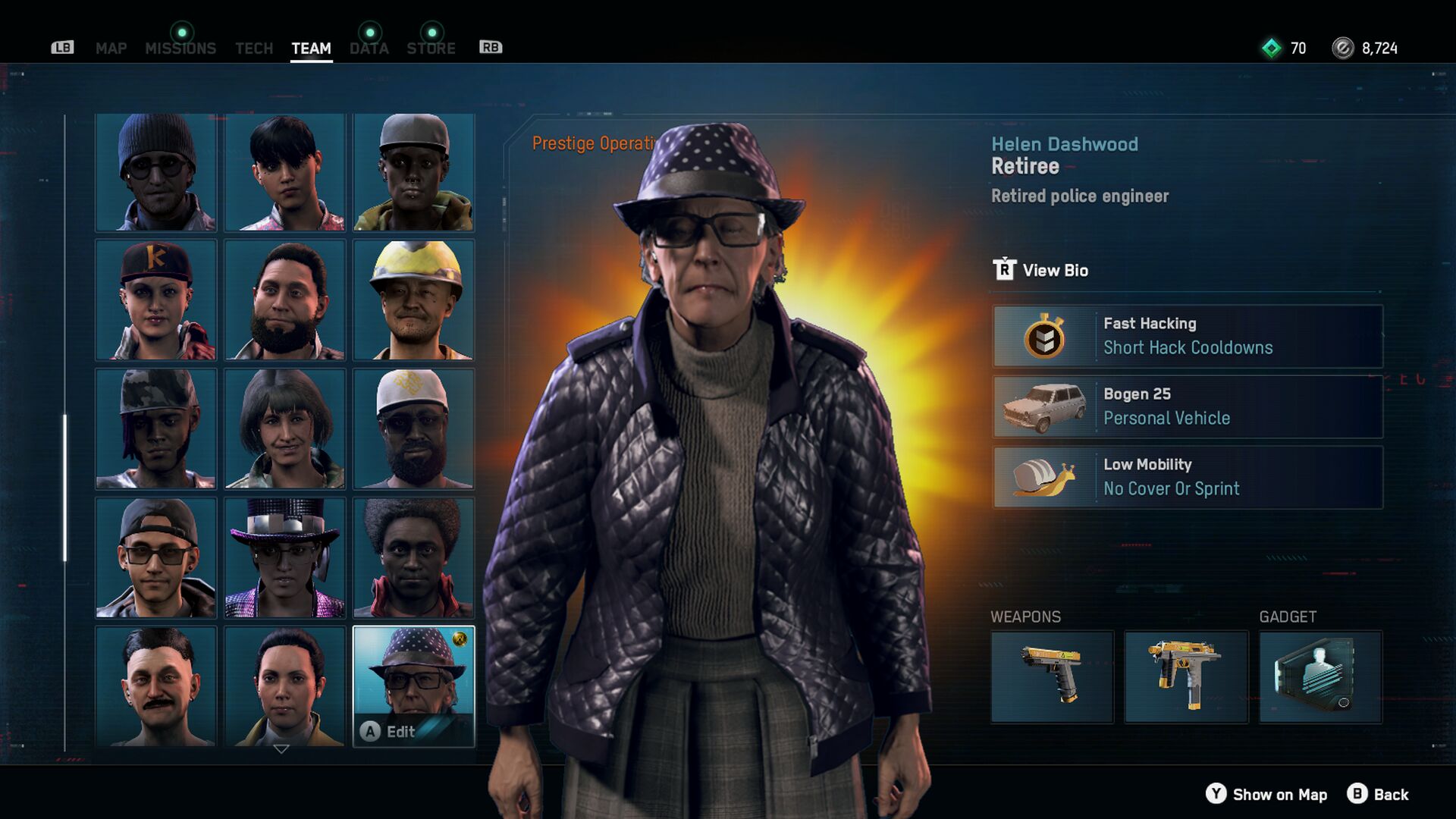Switch to the Missions tab
Viewport: 1456px width, 819px height.
180,49
